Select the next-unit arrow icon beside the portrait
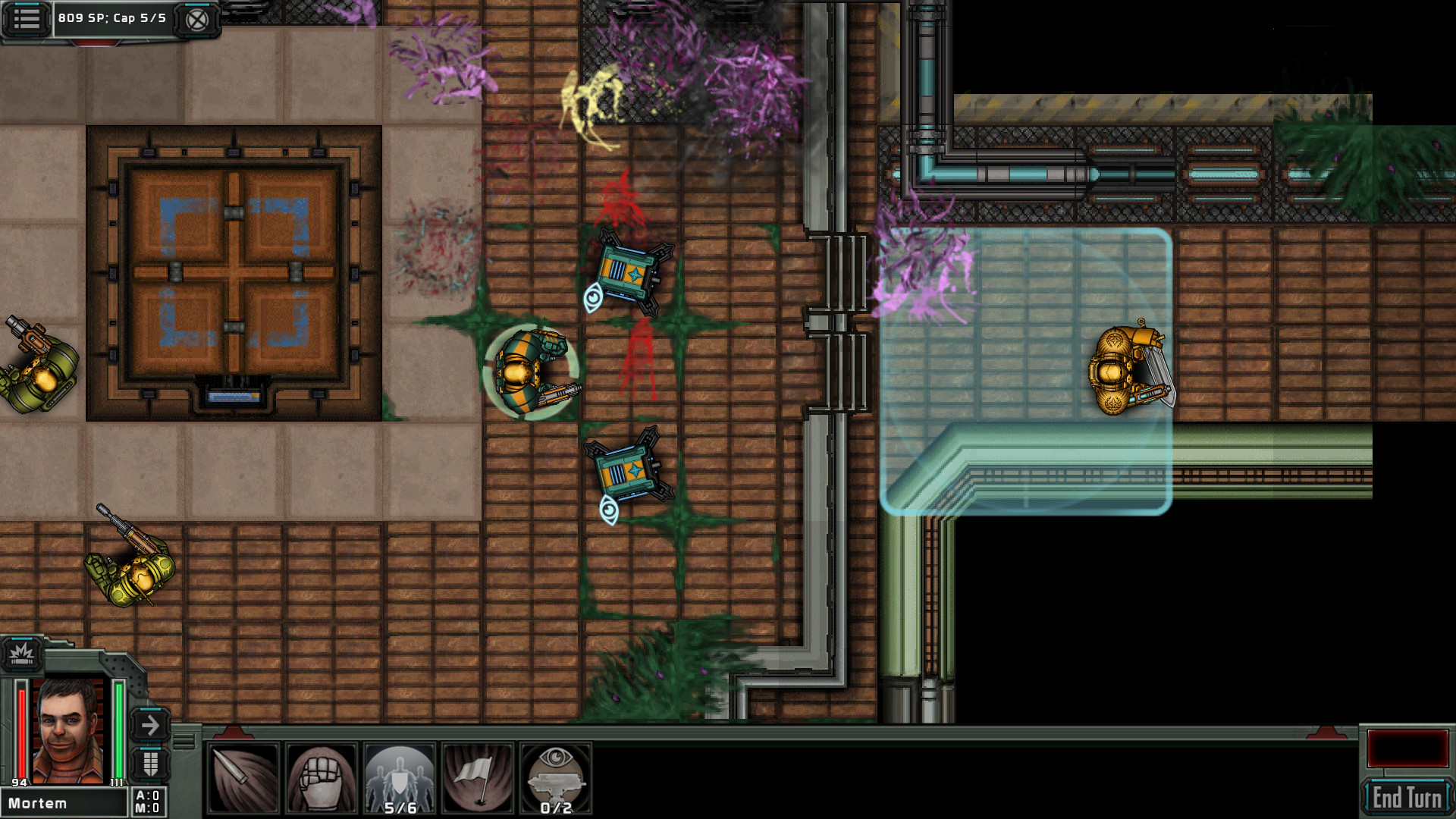The width and height of the screenshot is (1456, 819). tap(150, 724)
